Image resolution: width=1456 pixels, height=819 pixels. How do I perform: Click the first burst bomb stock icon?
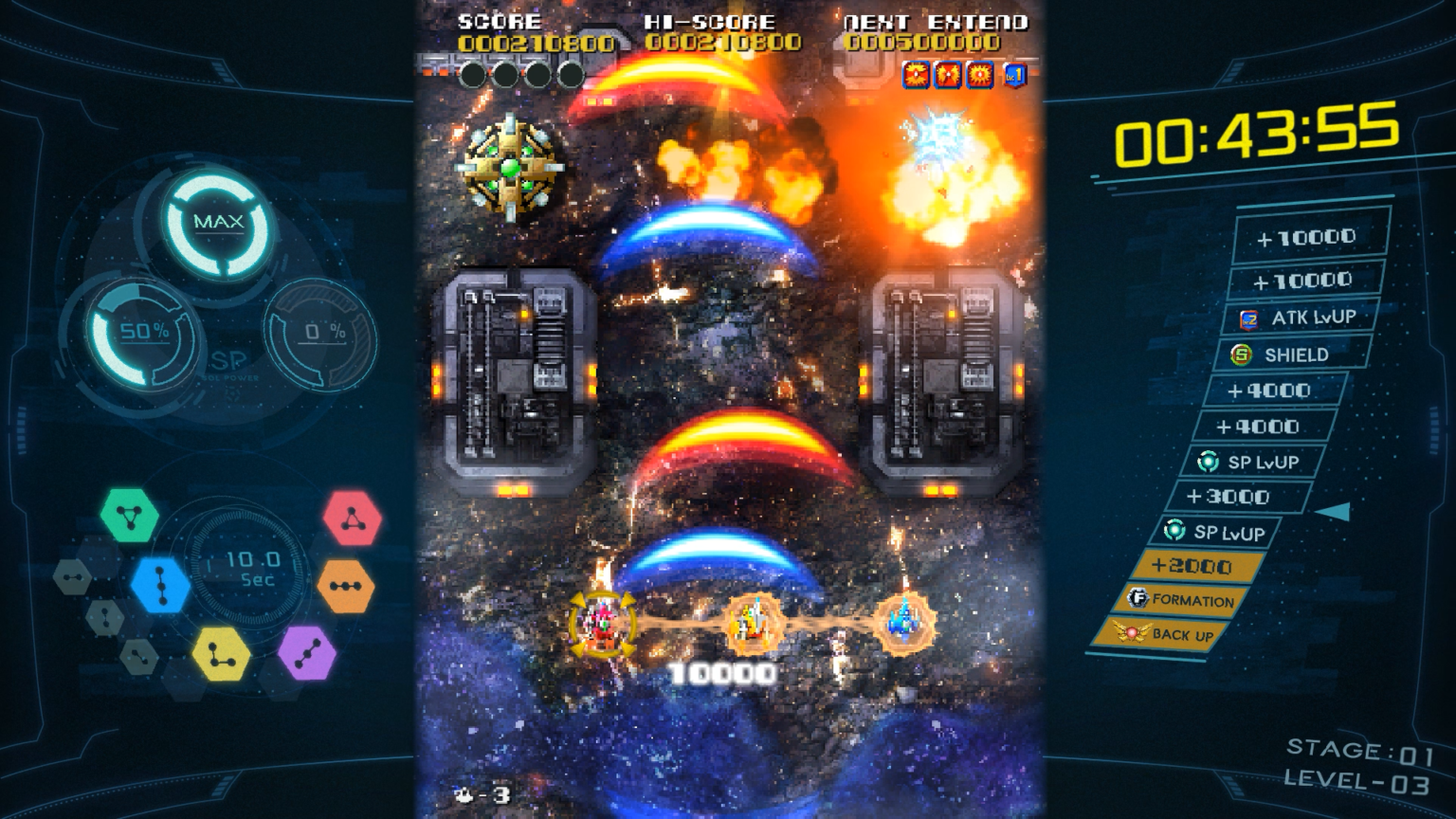pos(916,75)
